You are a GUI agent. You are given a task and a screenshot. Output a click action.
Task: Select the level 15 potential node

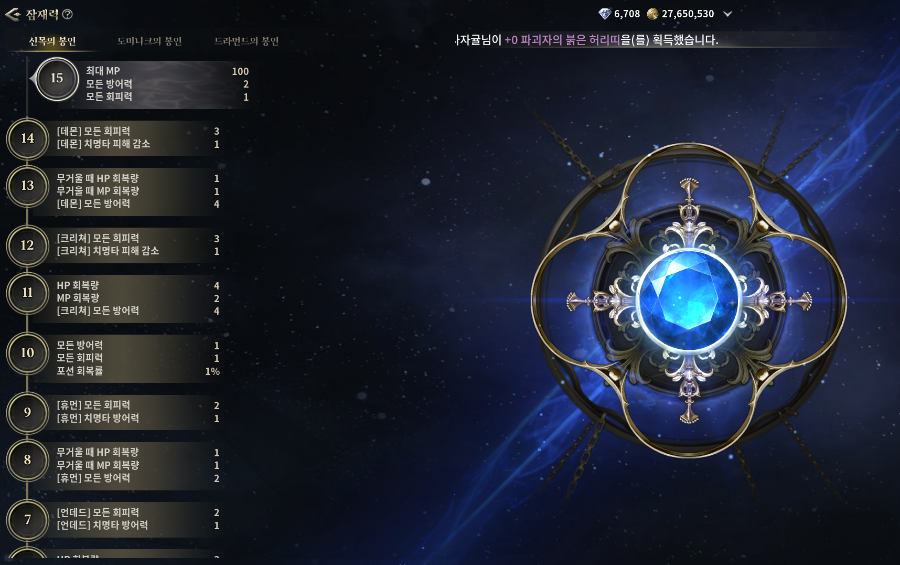tap(56, 79)
